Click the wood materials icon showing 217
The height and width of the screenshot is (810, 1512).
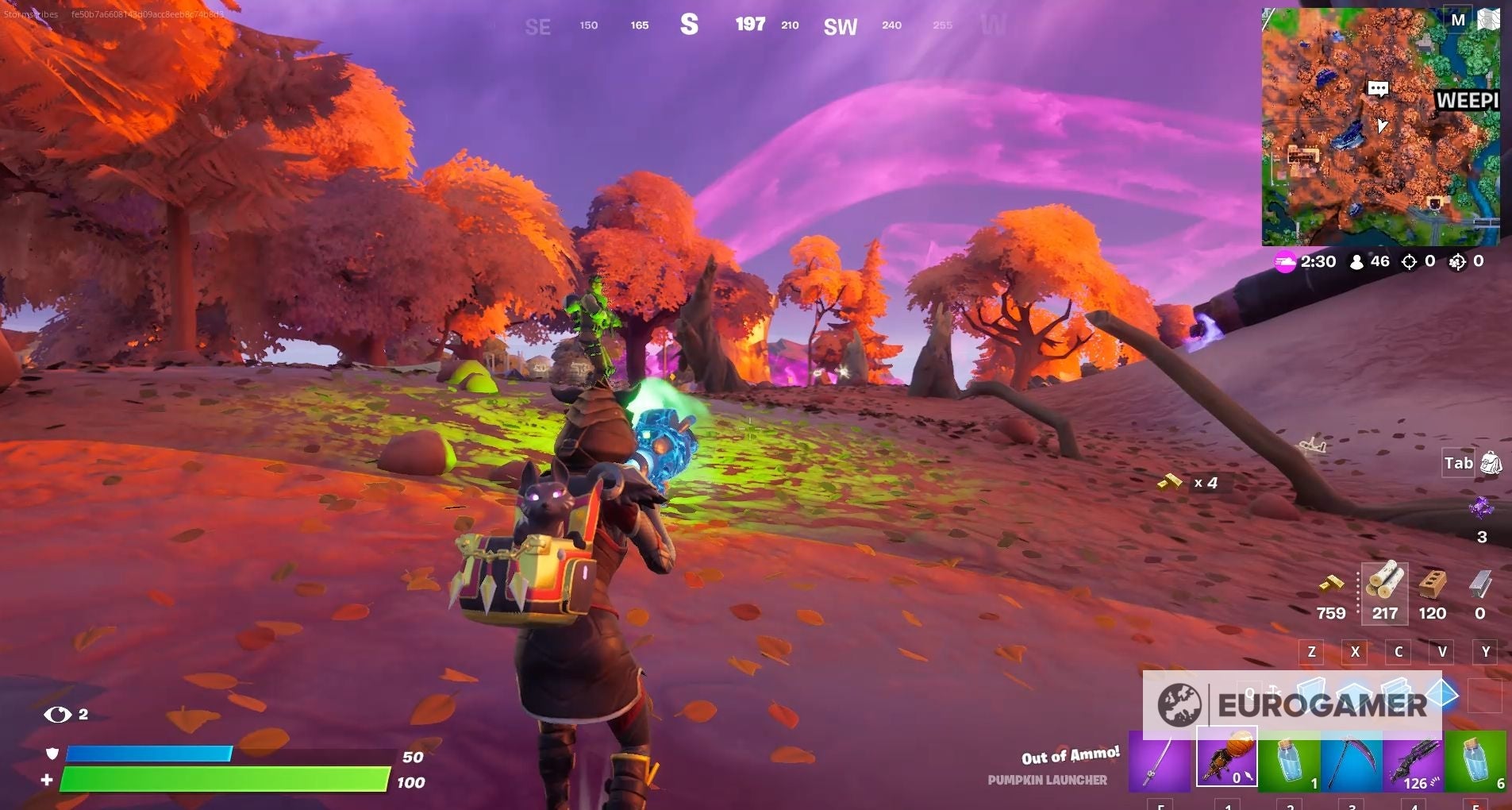[x=1386, y=592]
